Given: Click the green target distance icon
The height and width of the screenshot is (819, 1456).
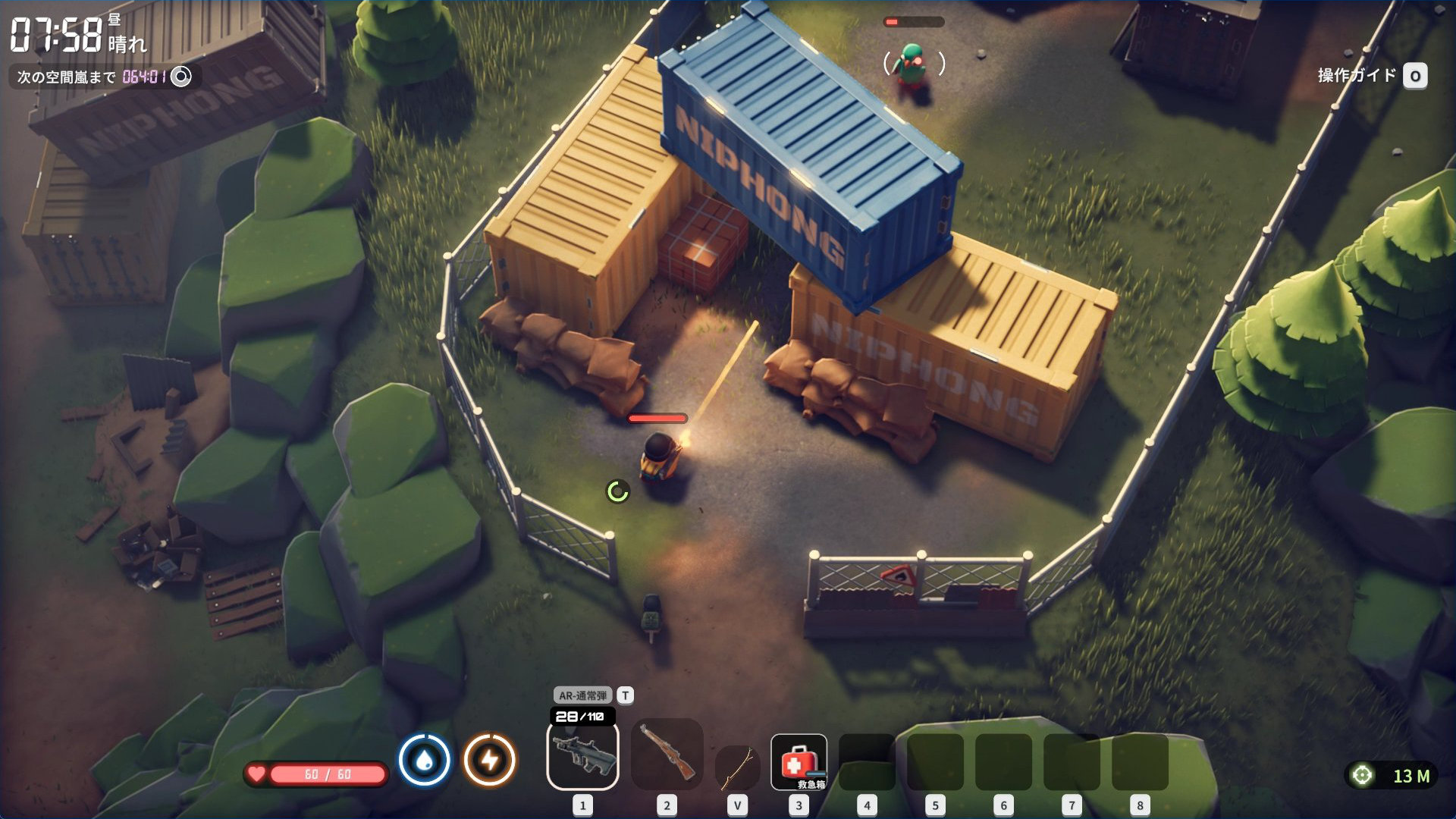Looking at the screenshot, I should (1363, 776).
